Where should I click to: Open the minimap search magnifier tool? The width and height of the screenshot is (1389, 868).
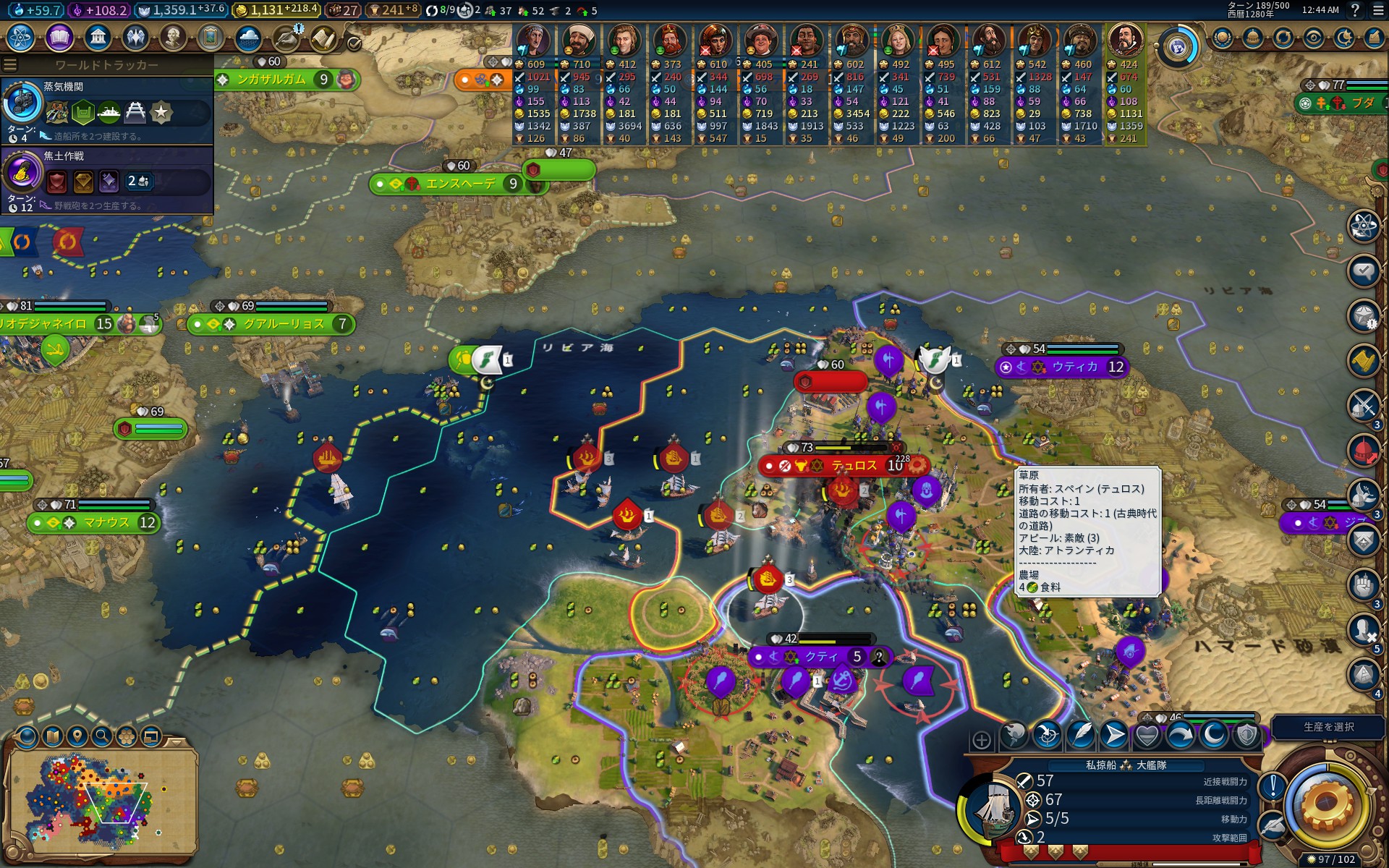tap(101, 737)
